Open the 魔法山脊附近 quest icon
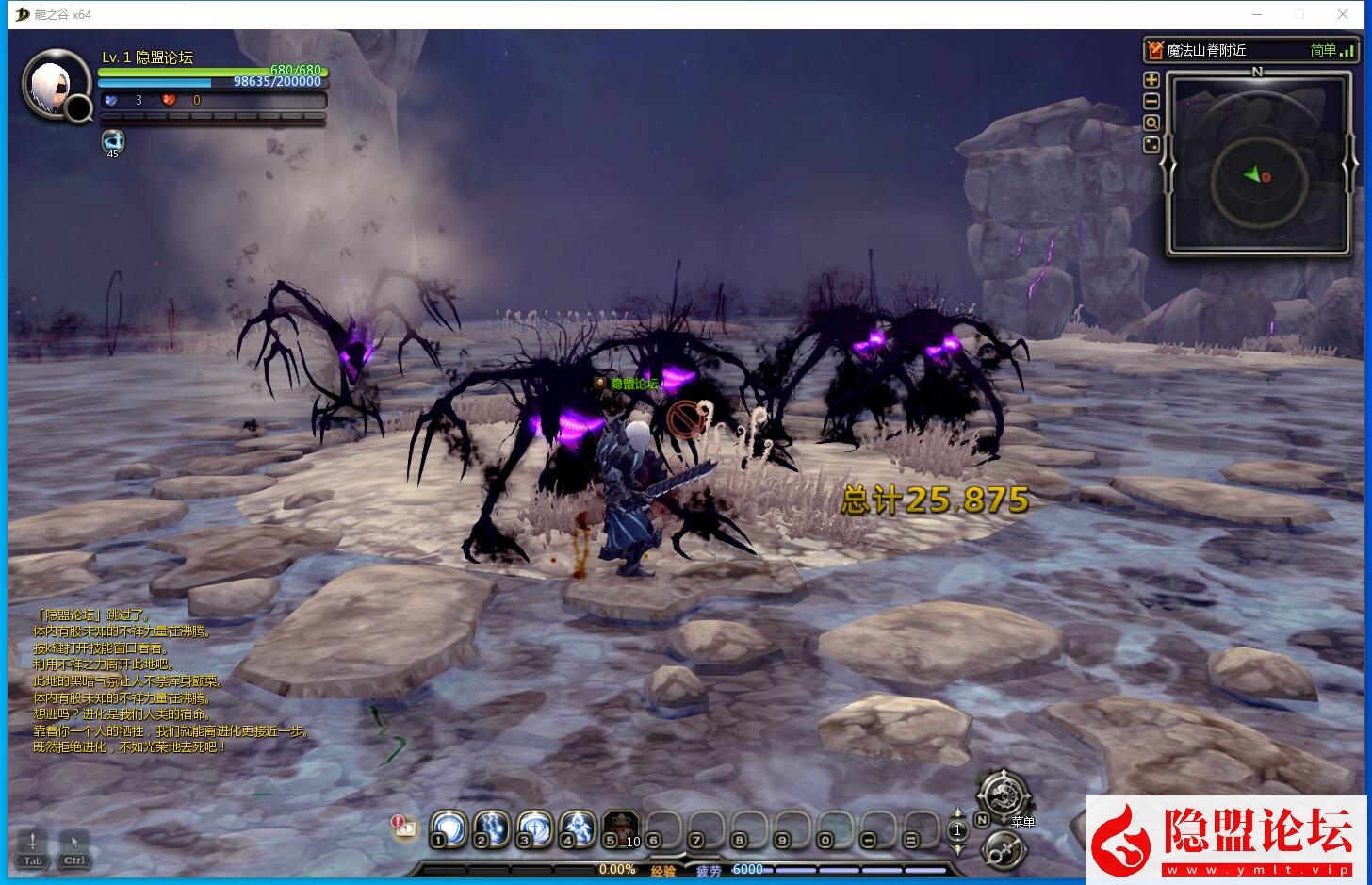Image resolution: width=1372 pixels, height=885 pixels. (x=1154, y=50)
